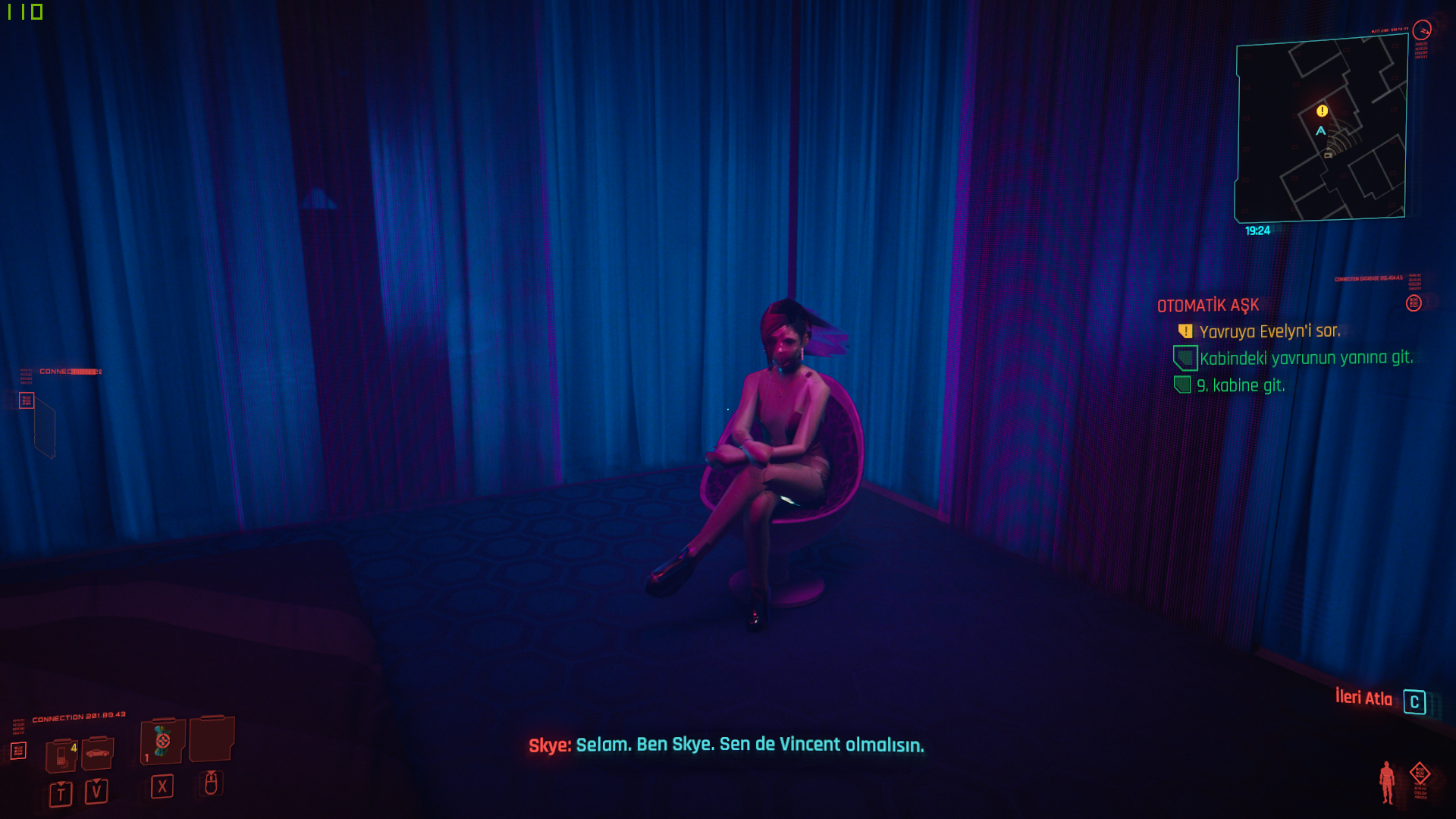Image resolution: width=1456 pixels, height=819 pixels.
Task: Select objective 'Yavruya Evelyn'i sor.'
Action: (x=1269, y=331)
